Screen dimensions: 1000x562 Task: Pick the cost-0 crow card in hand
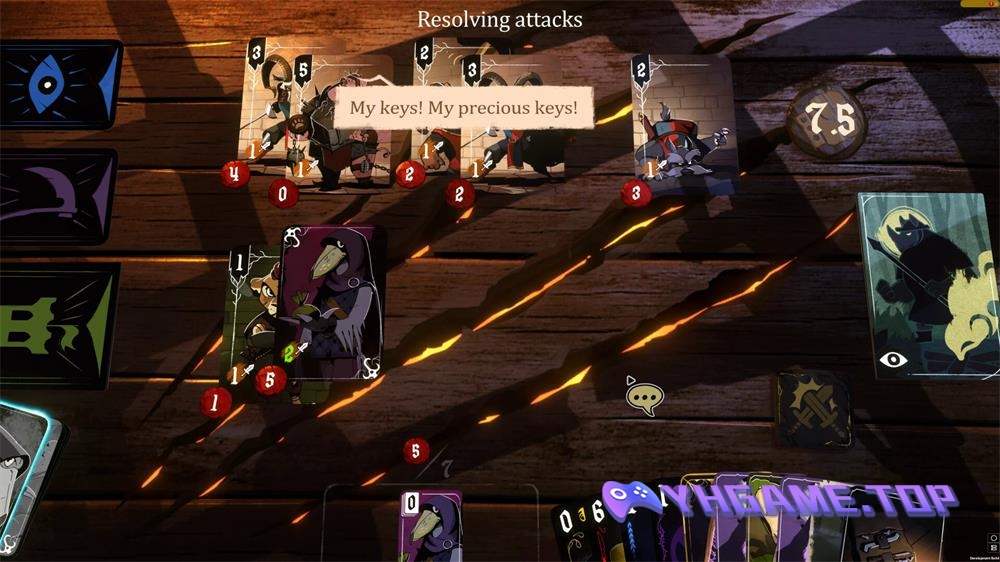pyautogui.click(x=431, y=526)
